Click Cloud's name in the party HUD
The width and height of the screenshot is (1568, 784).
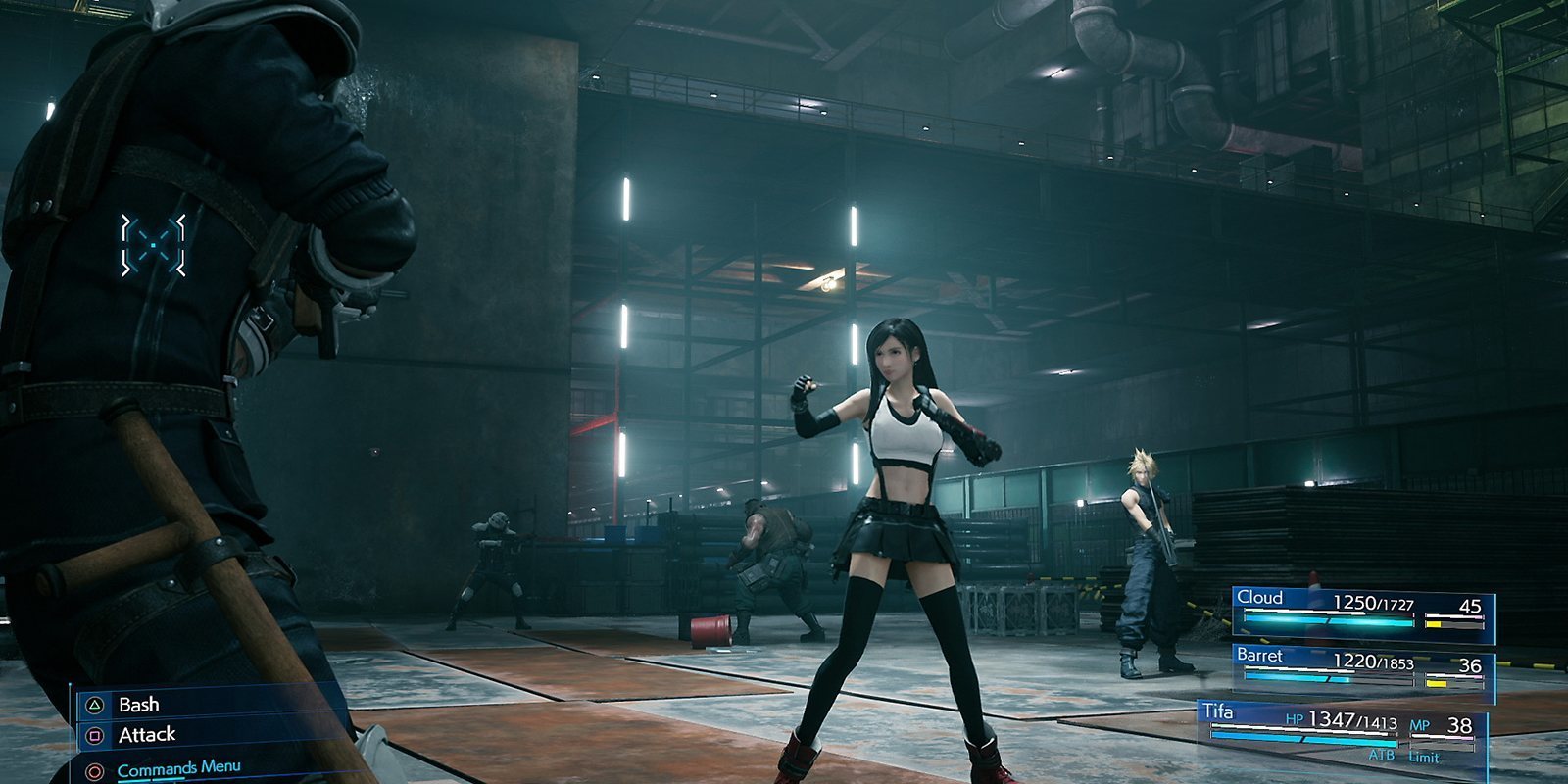1259,596
